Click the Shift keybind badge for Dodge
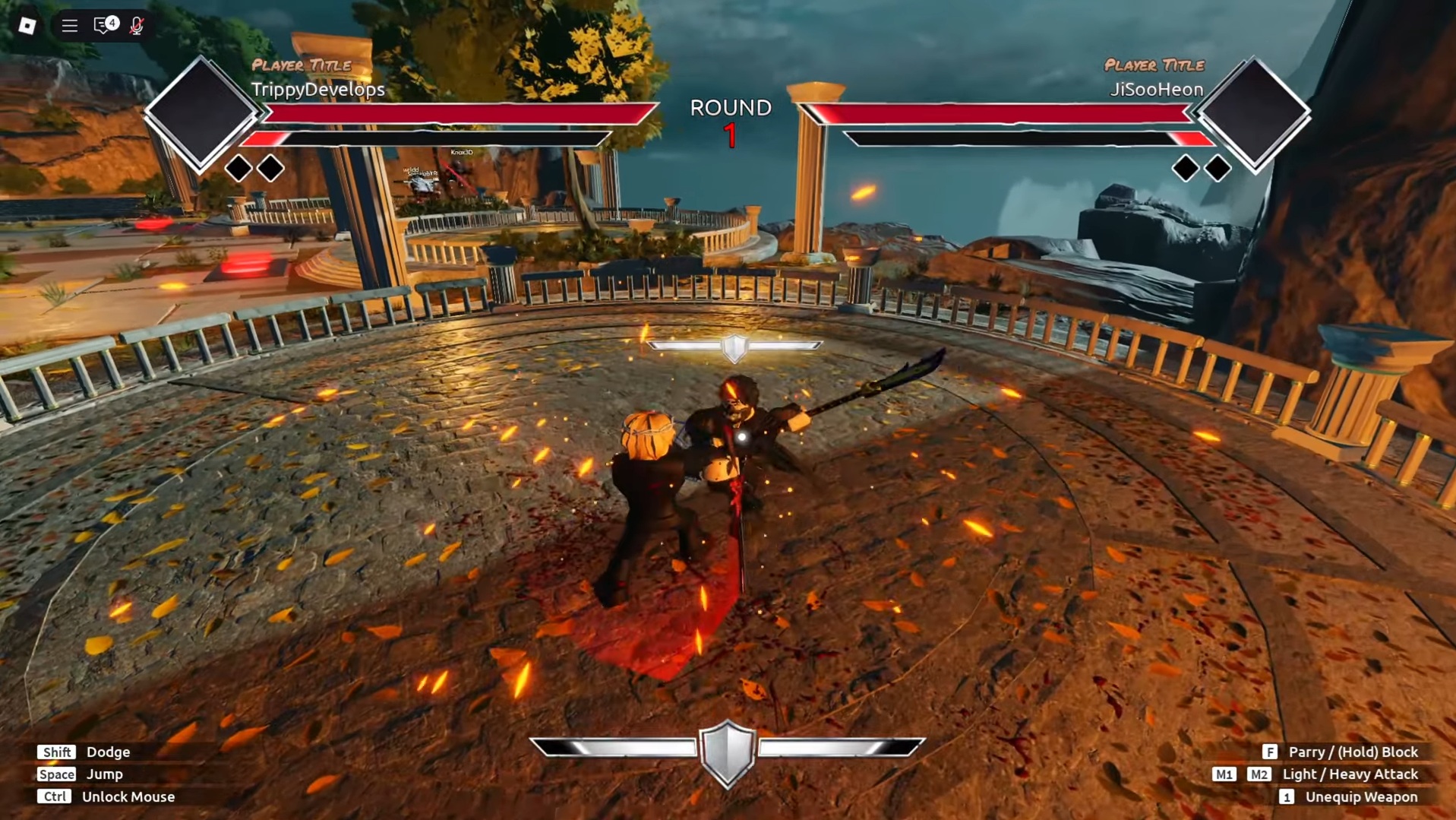Image resolution: width=1456 pixels, height=820 pixels. click(56, 752)
